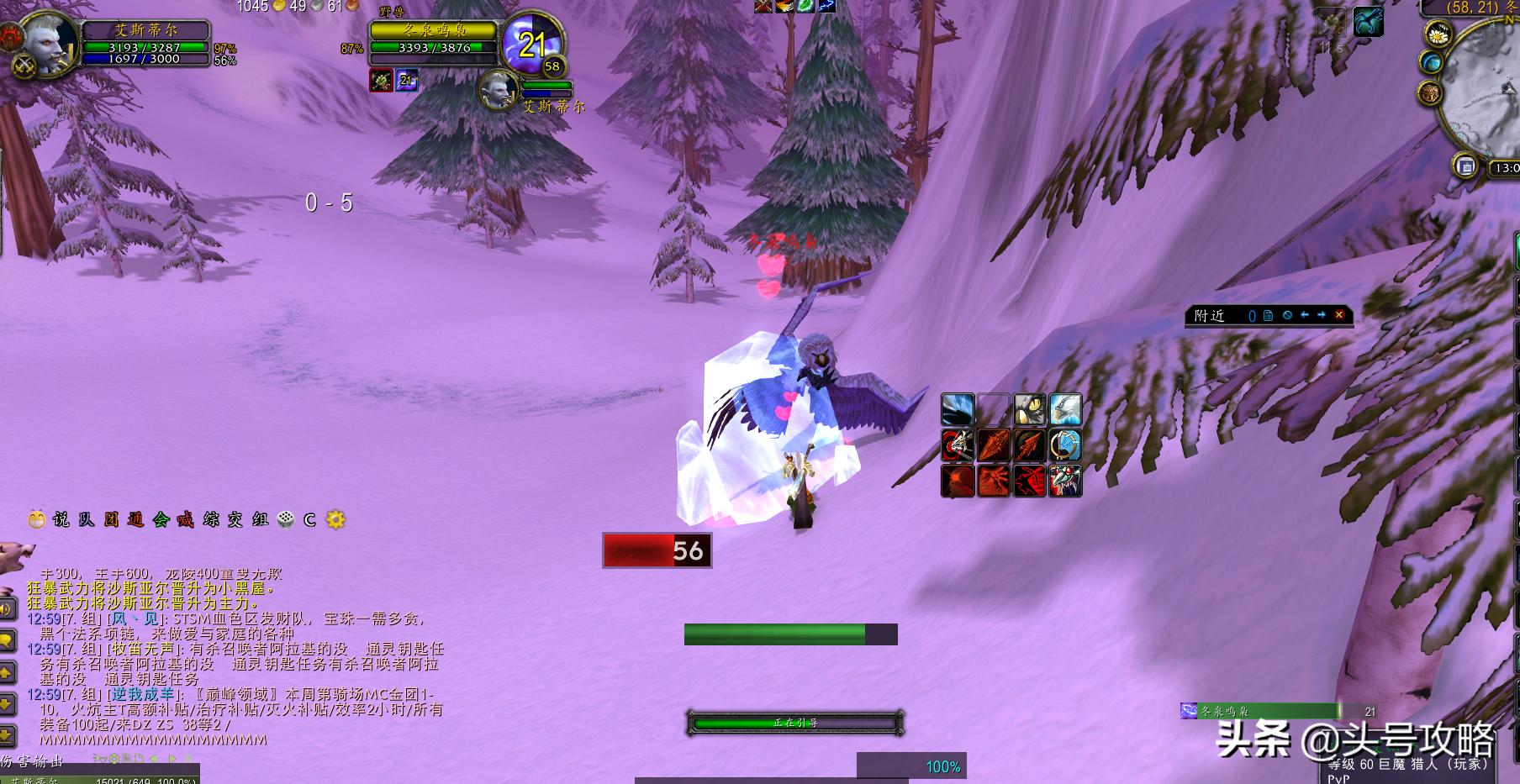Viewport: 1520px width, 784px height.
Task: Click the troll face Berserking ability
Action: pos(1065,481)
